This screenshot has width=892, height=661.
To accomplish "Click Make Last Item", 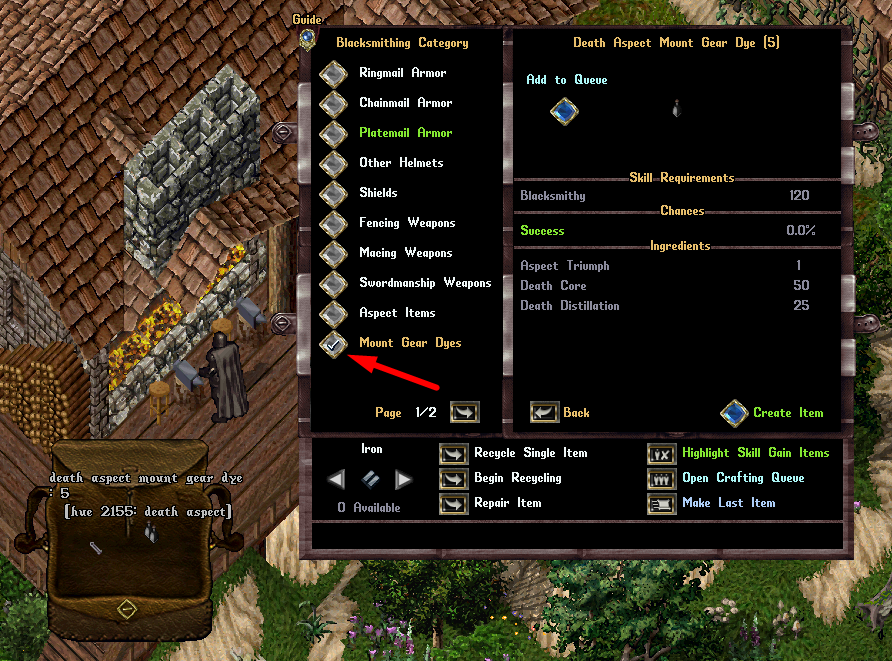I will [662, 504].
